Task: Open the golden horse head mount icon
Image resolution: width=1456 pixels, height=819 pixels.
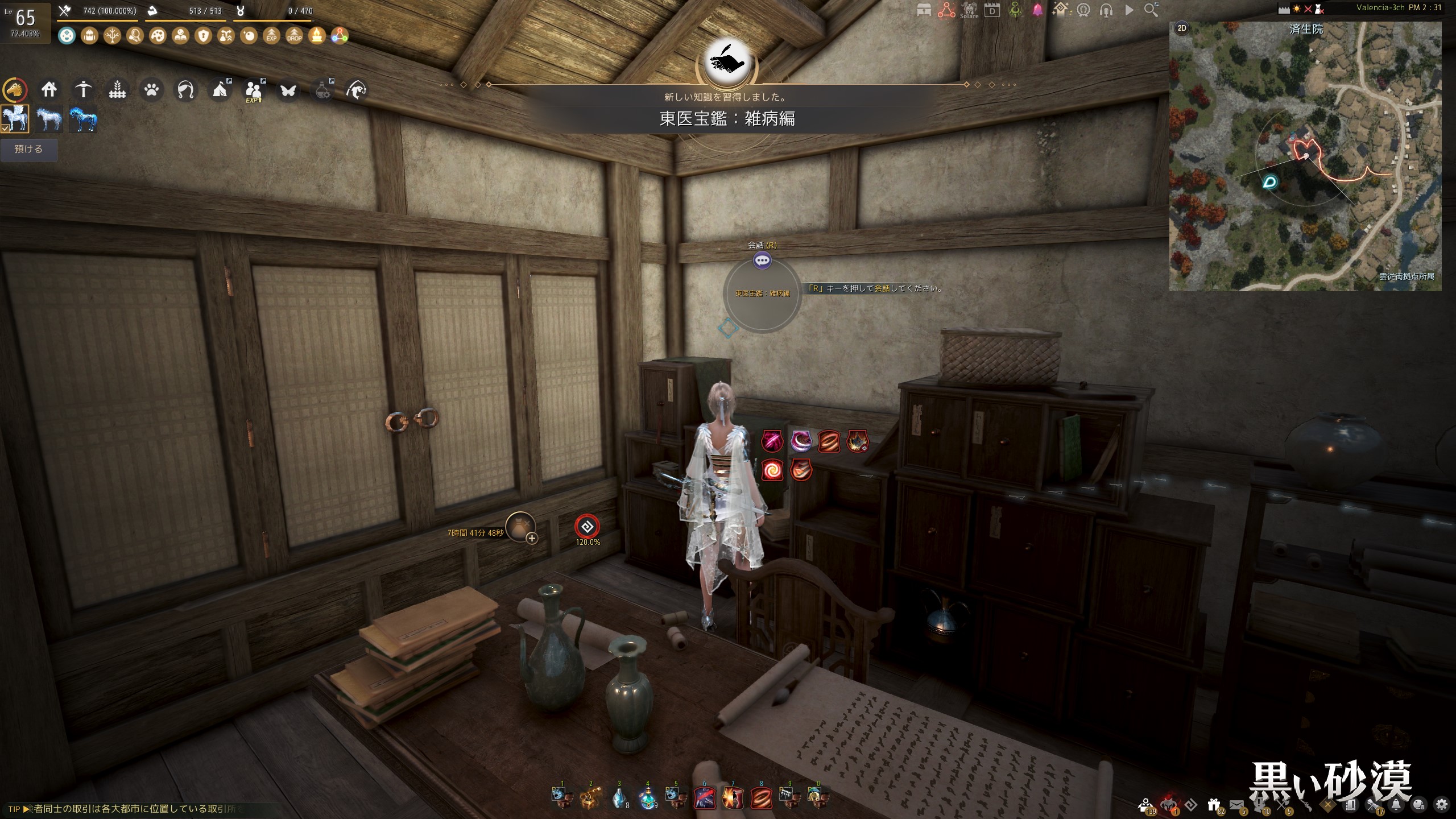Action: click(15, 90)
